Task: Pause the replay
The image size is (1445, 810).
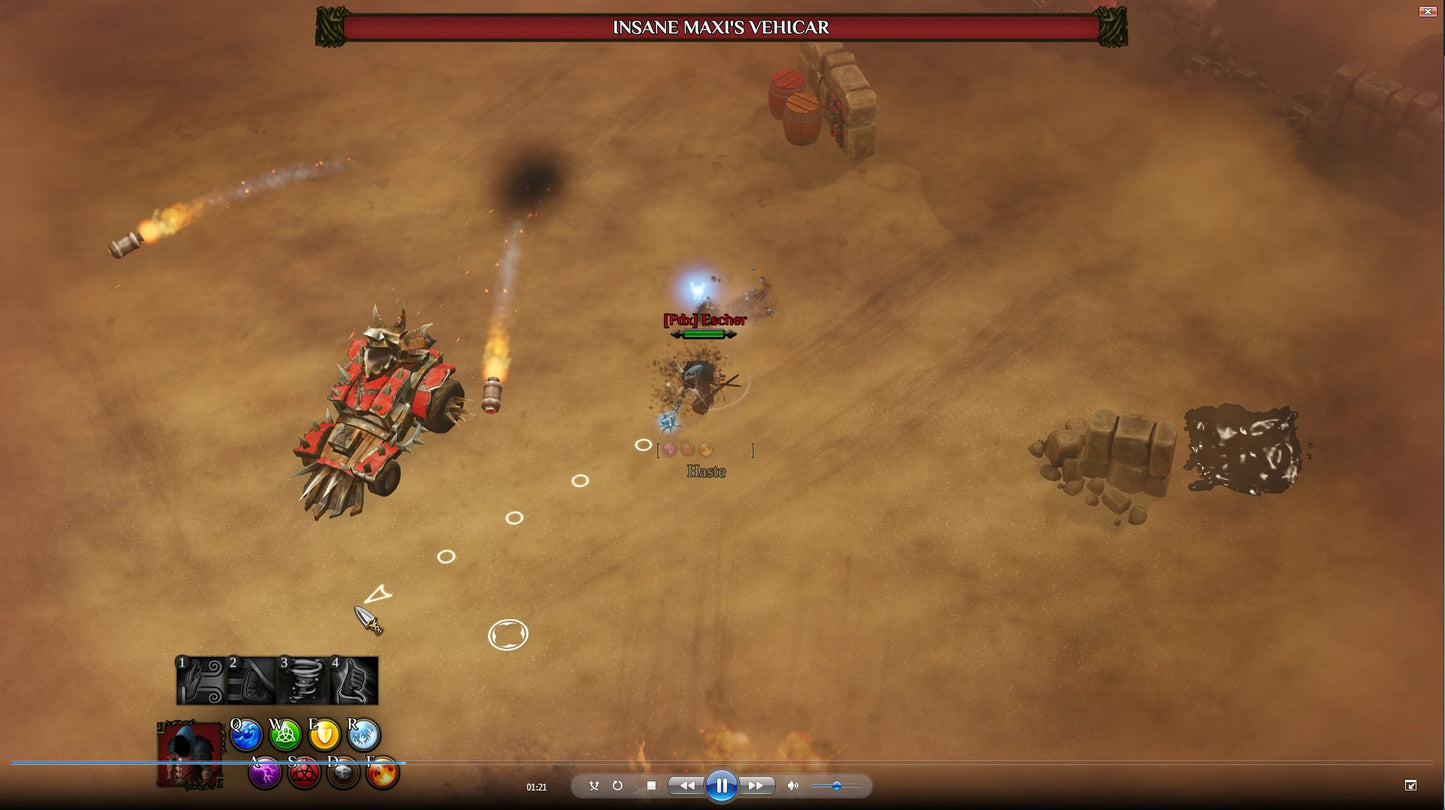Action: [721, 786]
